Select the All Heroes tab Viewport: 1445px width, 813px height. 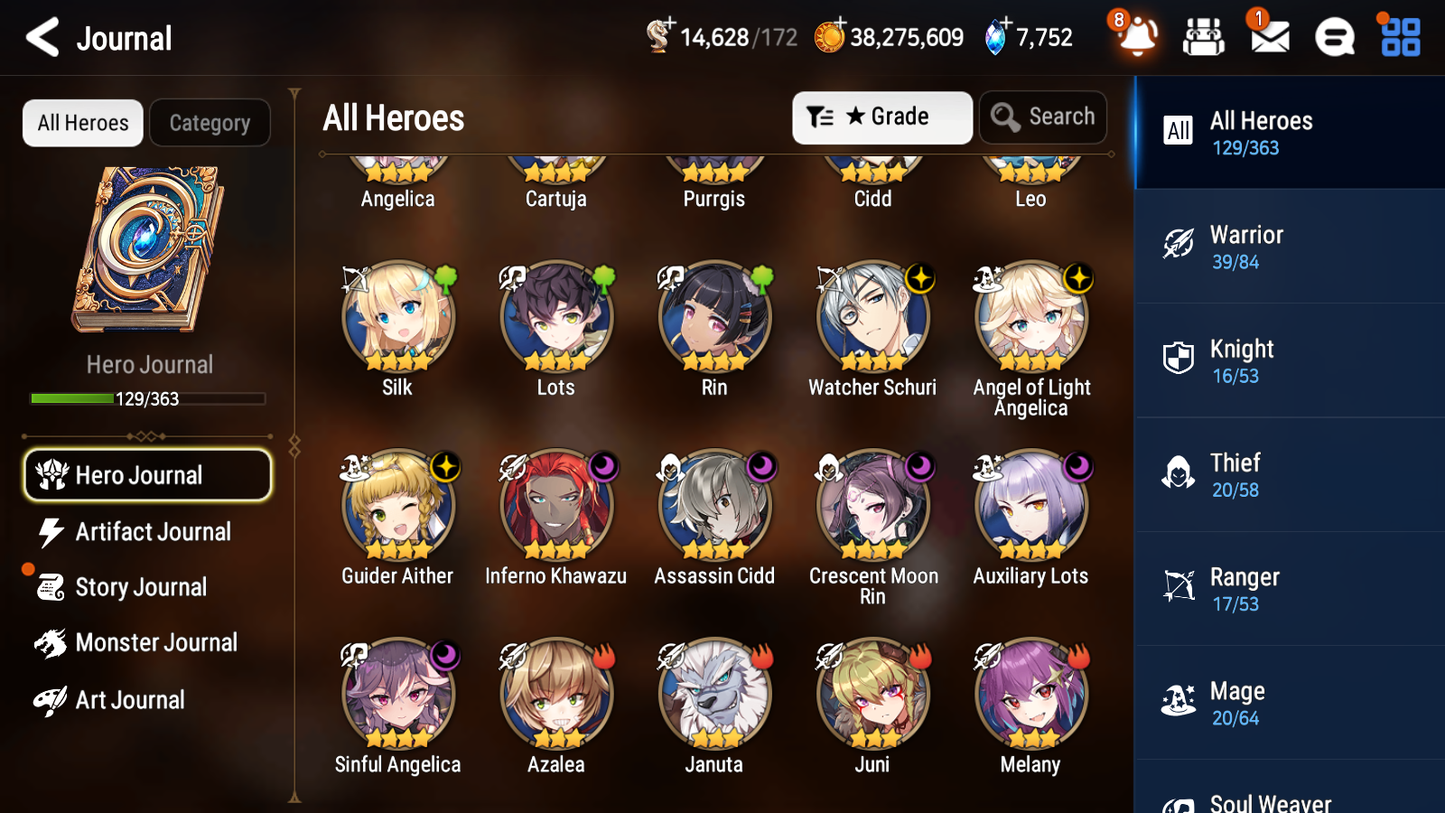82,122
